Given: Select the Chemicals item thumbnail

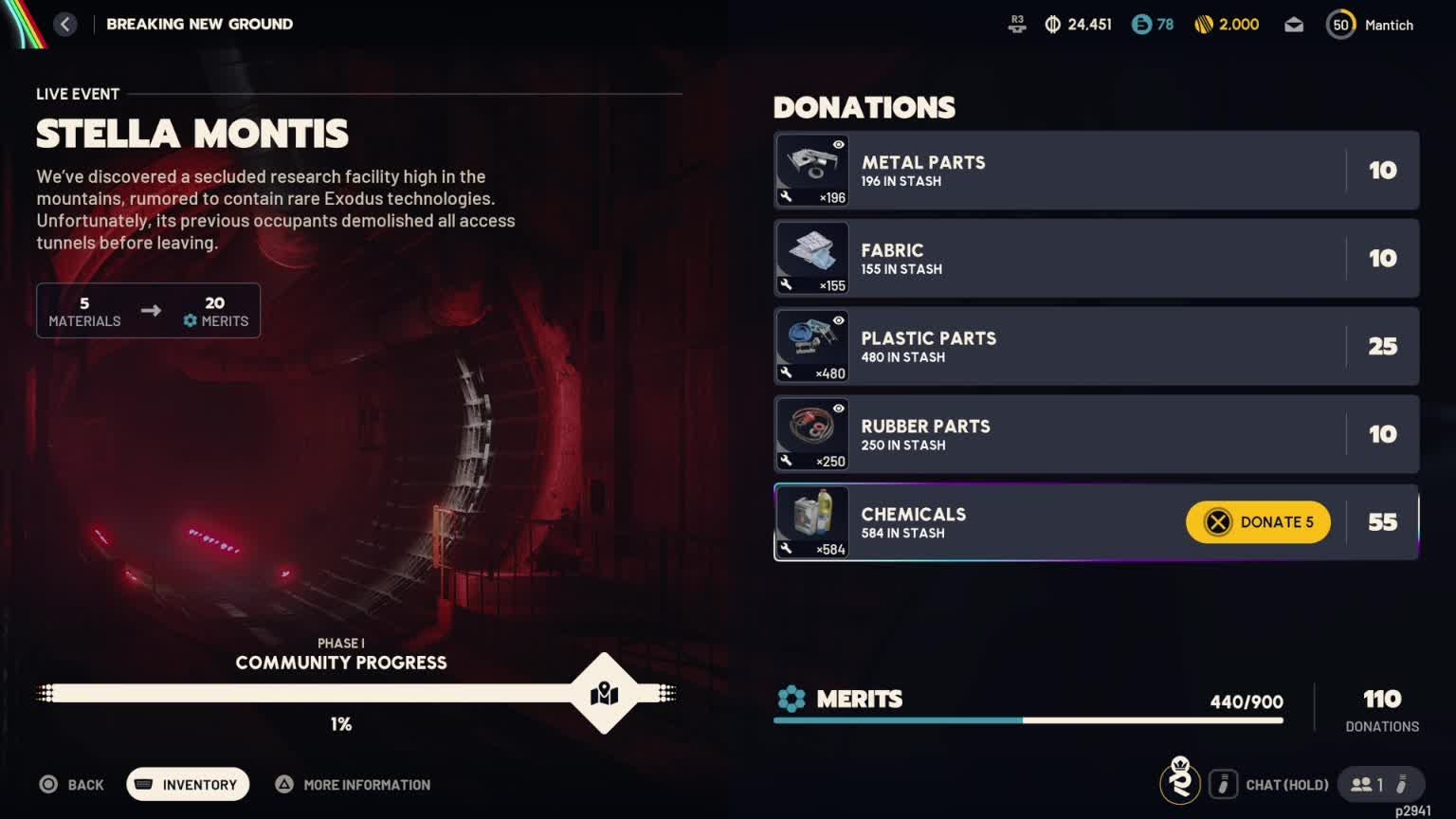Looking at the screenshot, I should 812,522.
